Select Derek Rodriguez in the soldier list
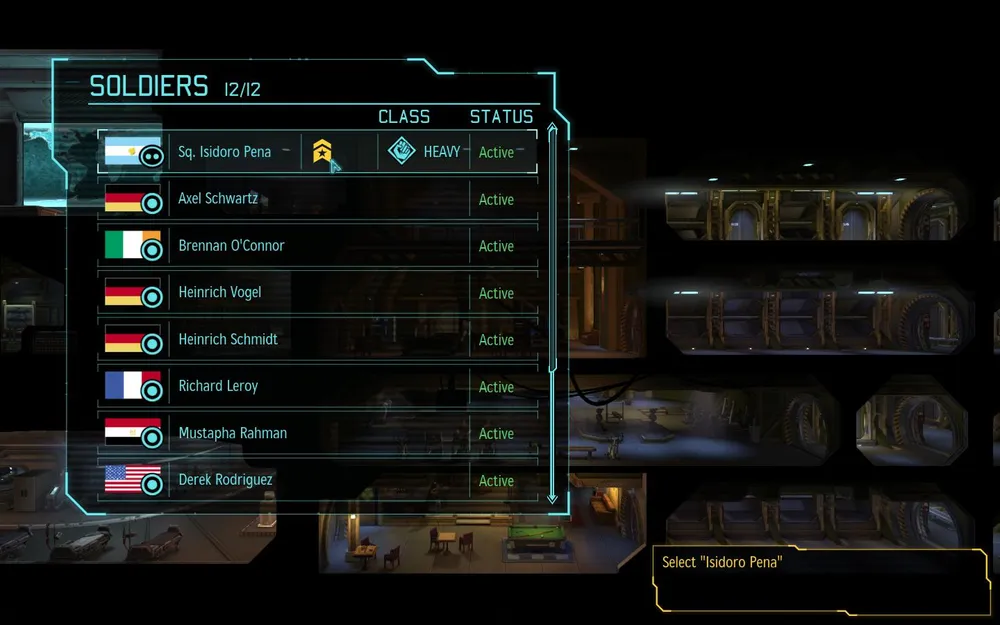The width and height of the screenshot is (1000, 625). pos(225,480)
